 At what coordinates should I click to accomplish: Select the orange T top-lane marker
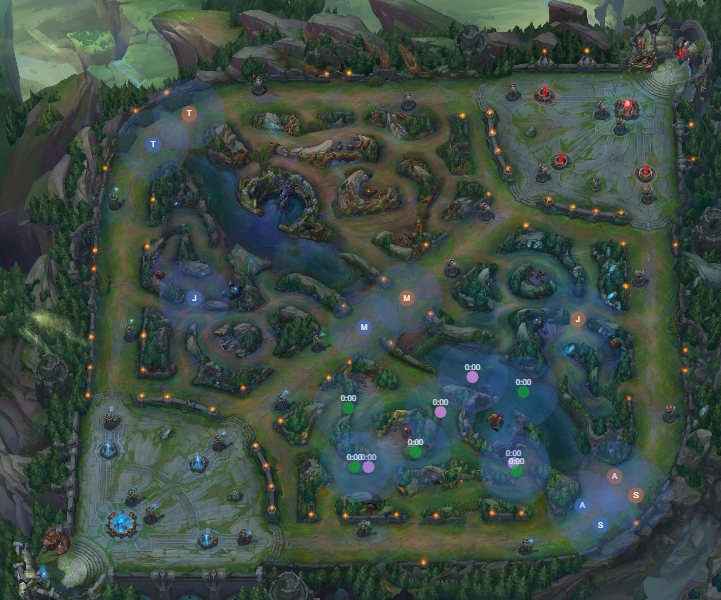coord(190,114)
